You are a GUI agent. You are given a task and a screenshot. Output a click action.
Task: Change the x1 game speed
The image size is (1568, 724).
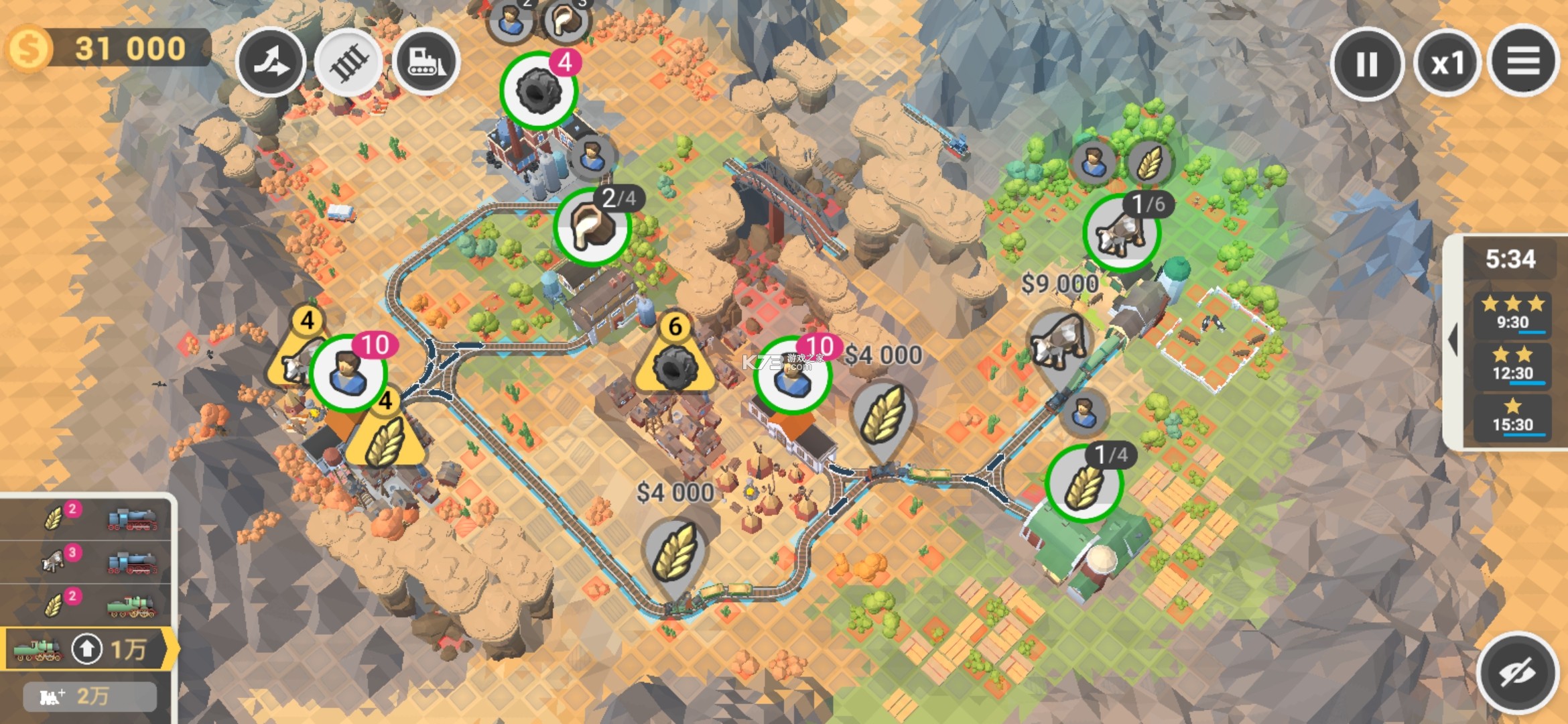[x=1447, y=64]
